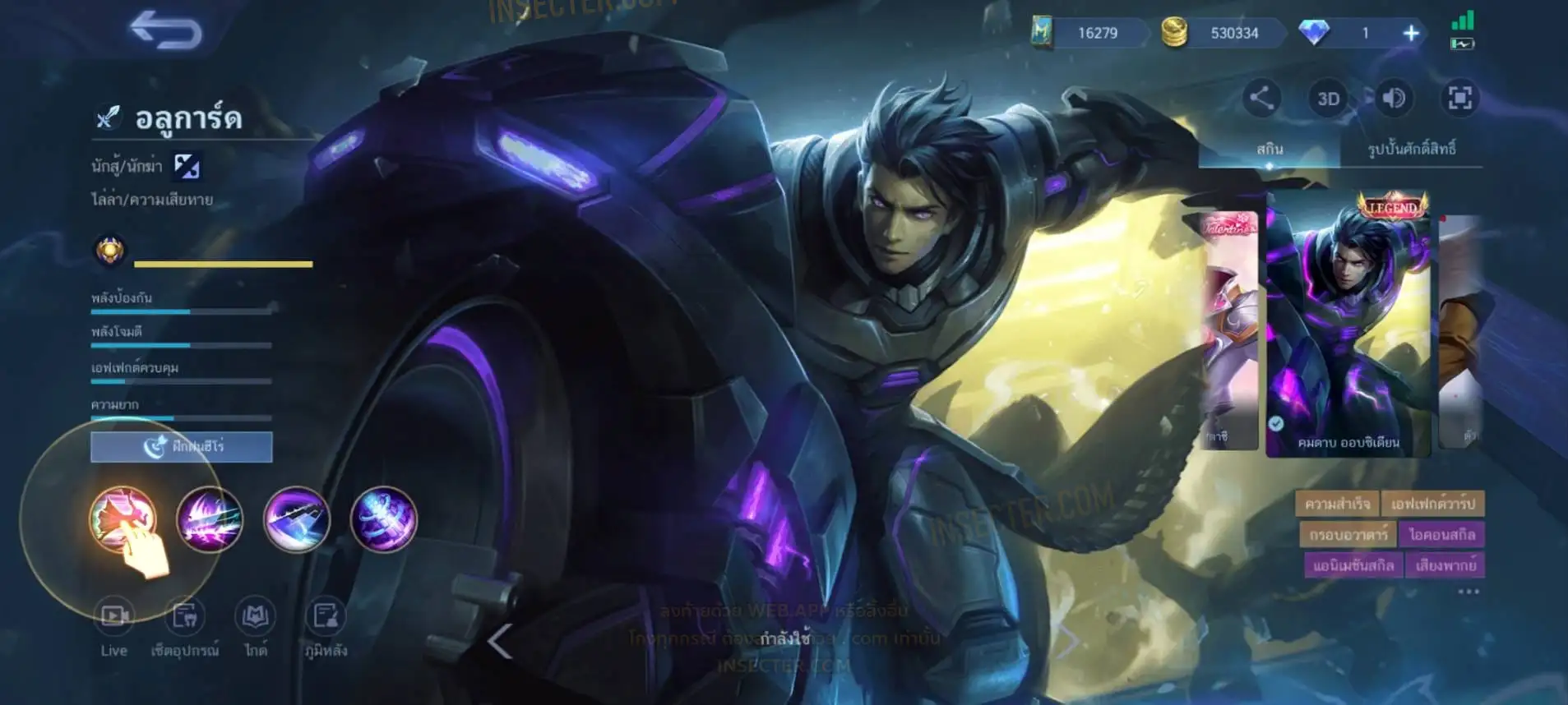
Task: Click the ฝึกฝนฮีโร่ button
Action: [181, 446]
